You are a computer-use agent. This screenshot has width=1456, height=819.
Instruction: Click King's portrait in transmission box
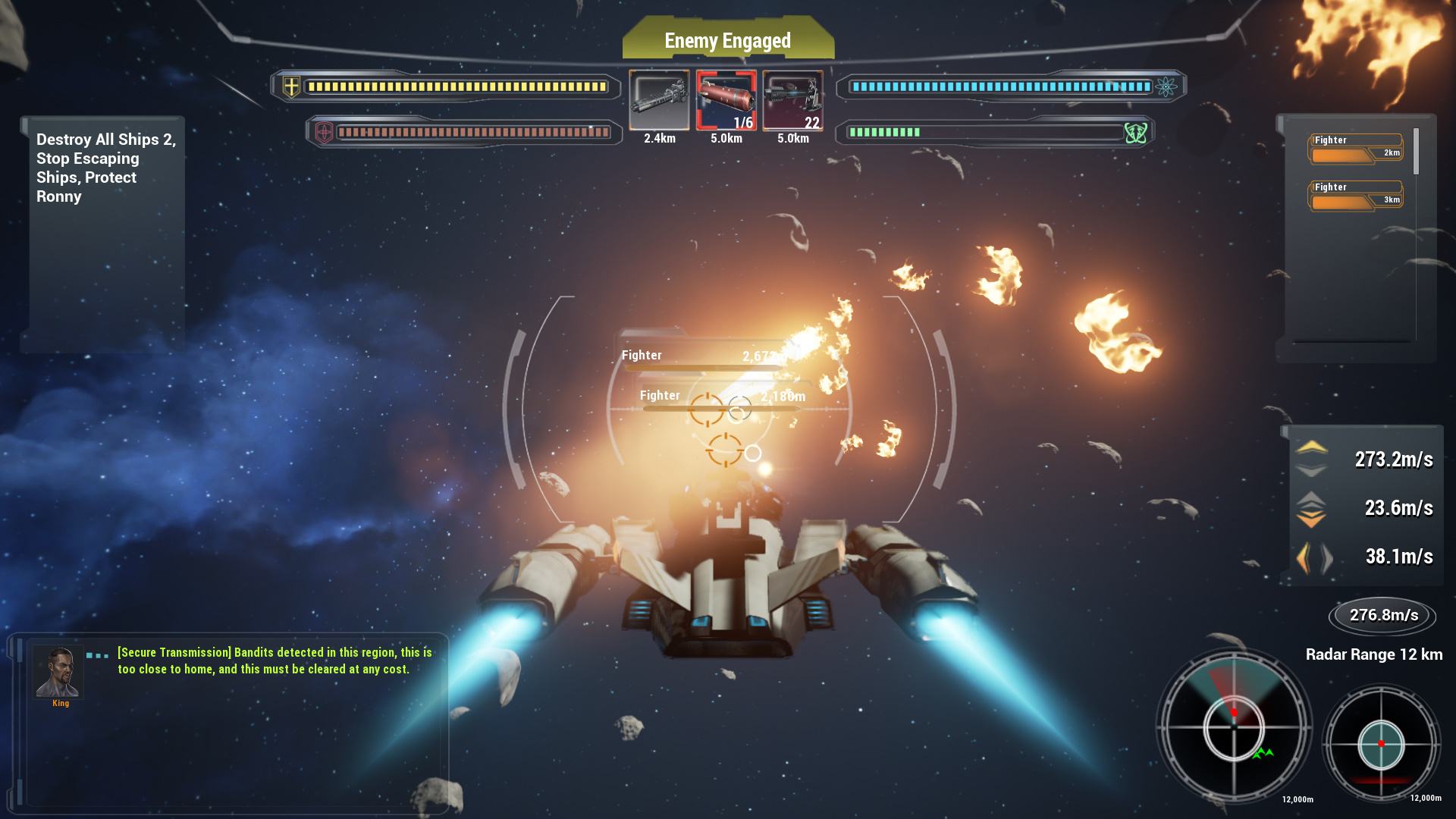58,672
